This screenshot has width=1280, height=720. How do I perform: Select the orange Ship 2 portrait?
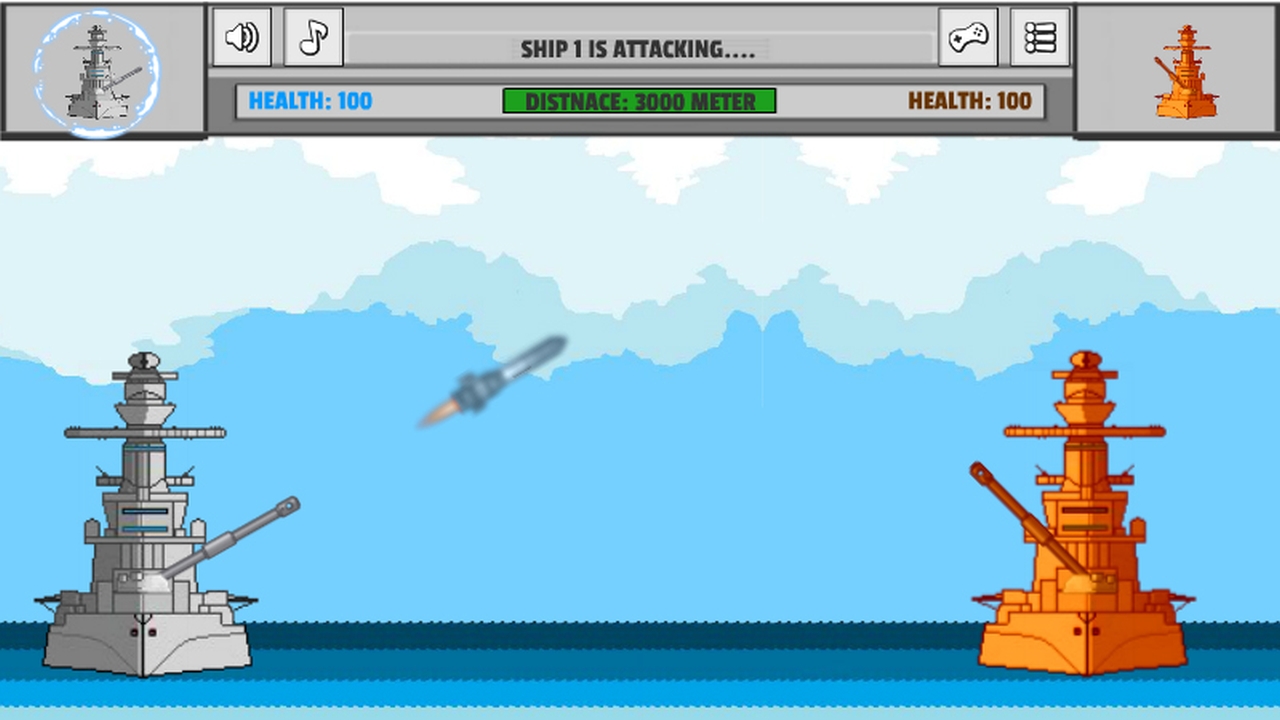click(x=1185, y=68)
